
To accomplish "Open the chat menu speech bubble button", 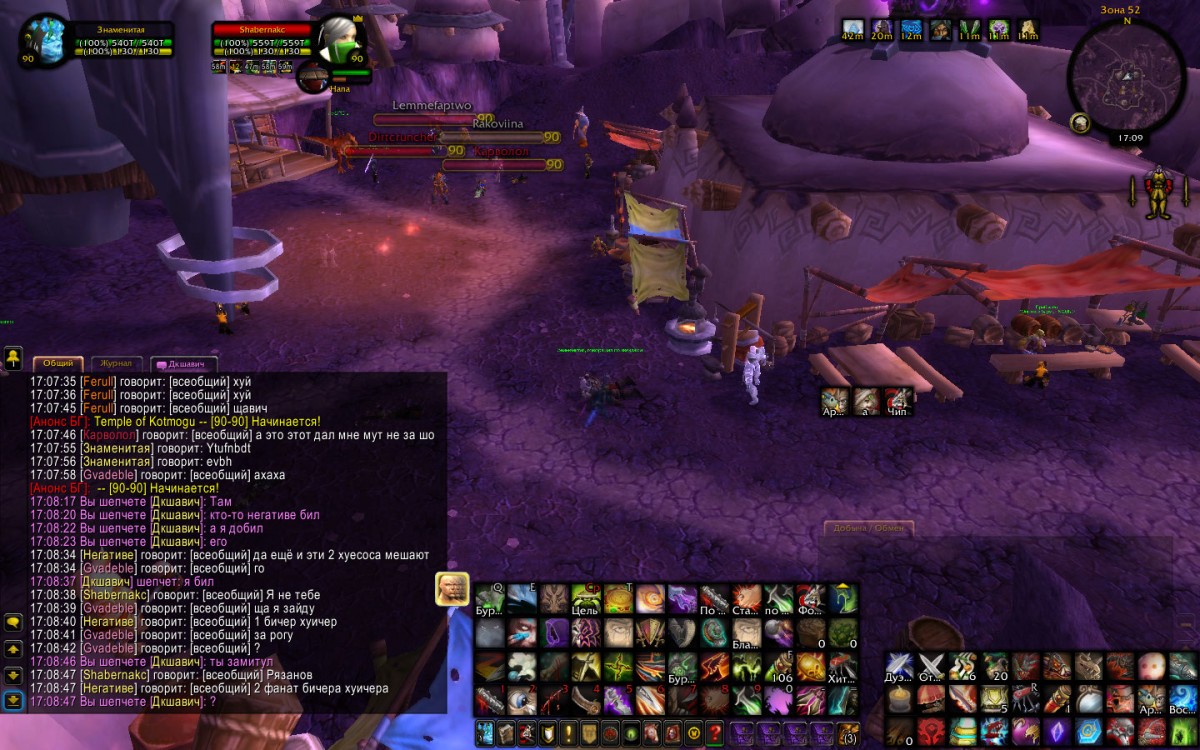I will [x=13, y=622].
